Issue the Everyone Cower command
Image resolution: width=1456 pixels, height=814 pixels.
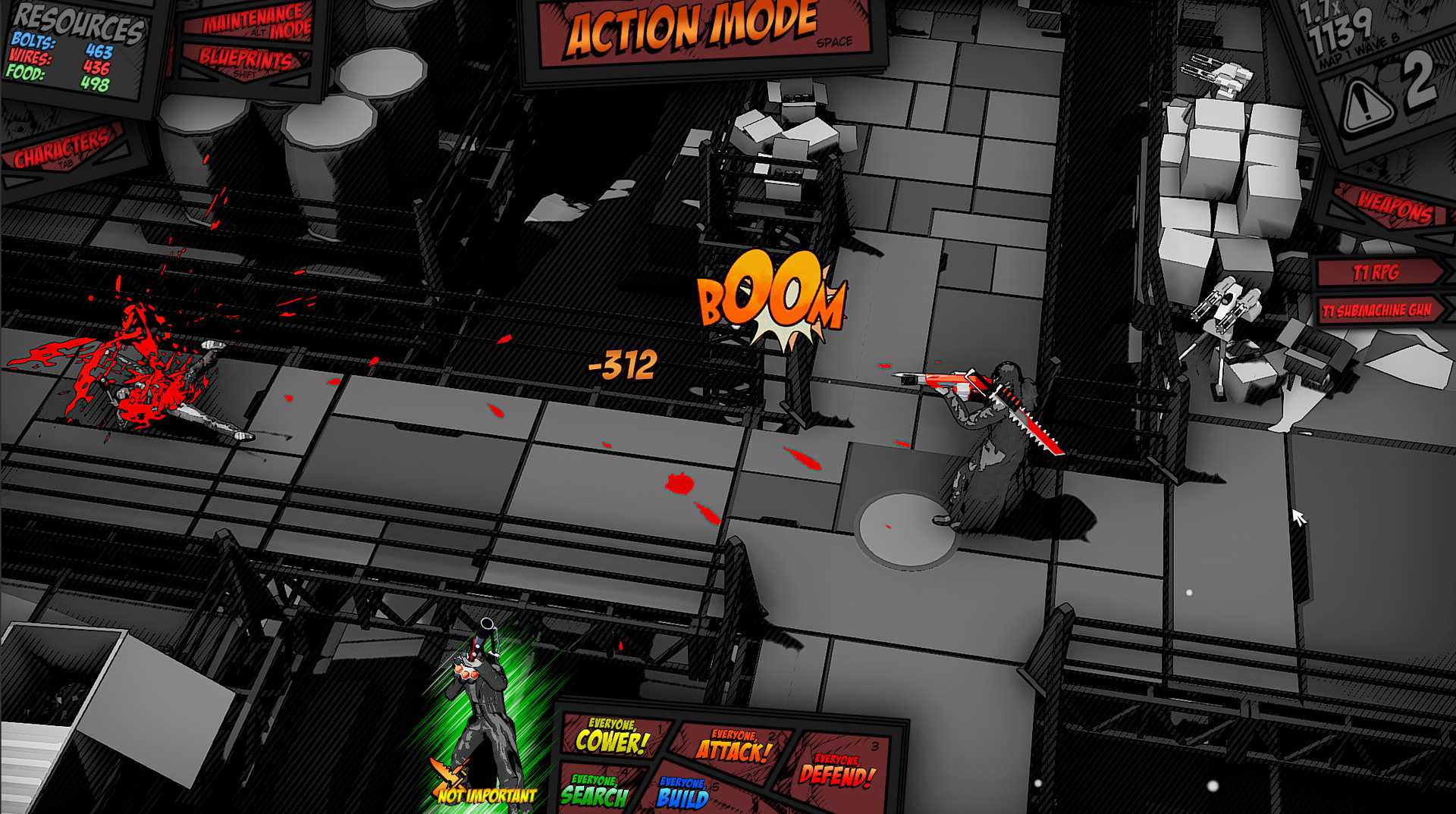coord(611,737)
